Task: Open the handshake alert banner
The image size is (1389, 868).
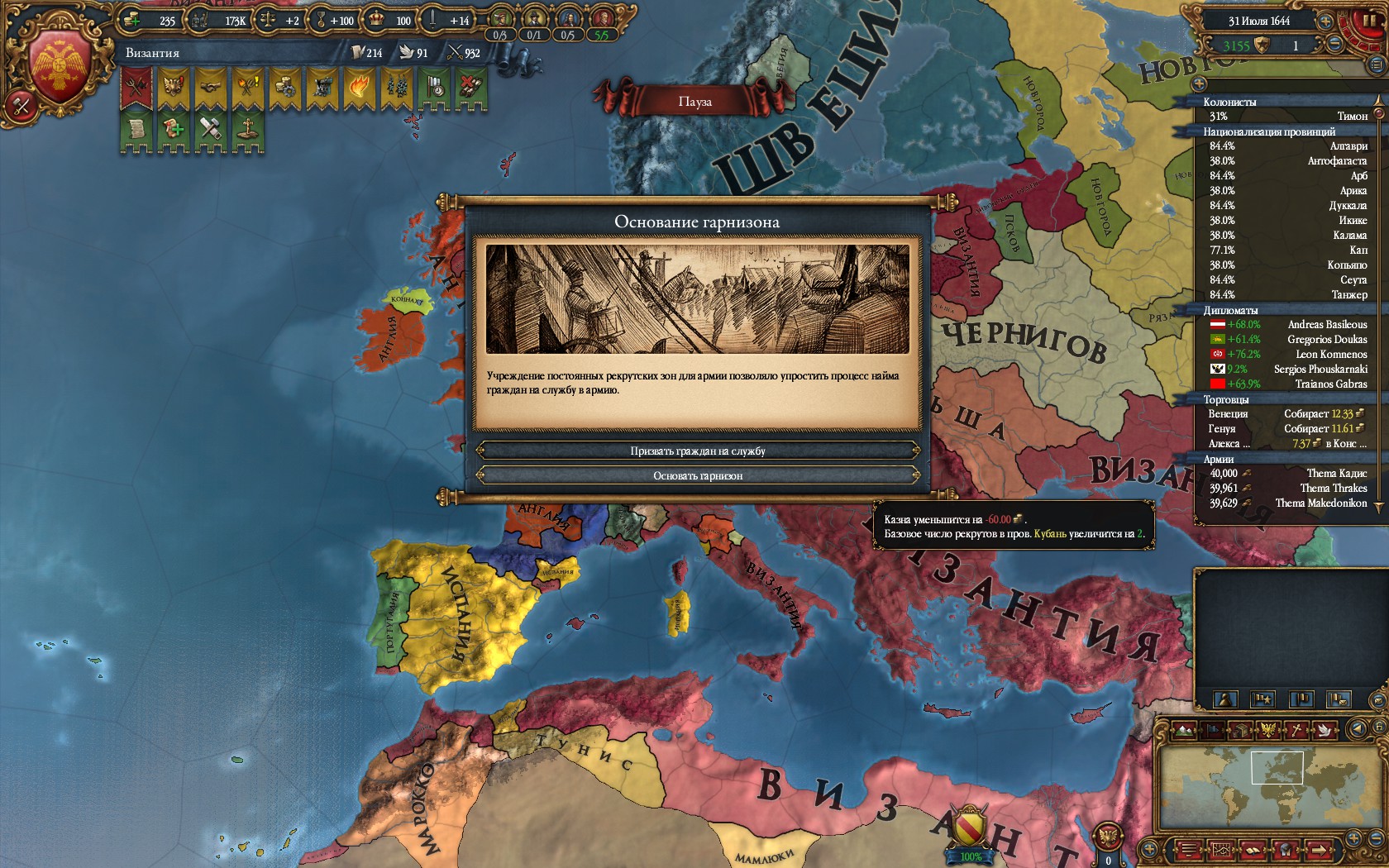Action: point(210,87)
